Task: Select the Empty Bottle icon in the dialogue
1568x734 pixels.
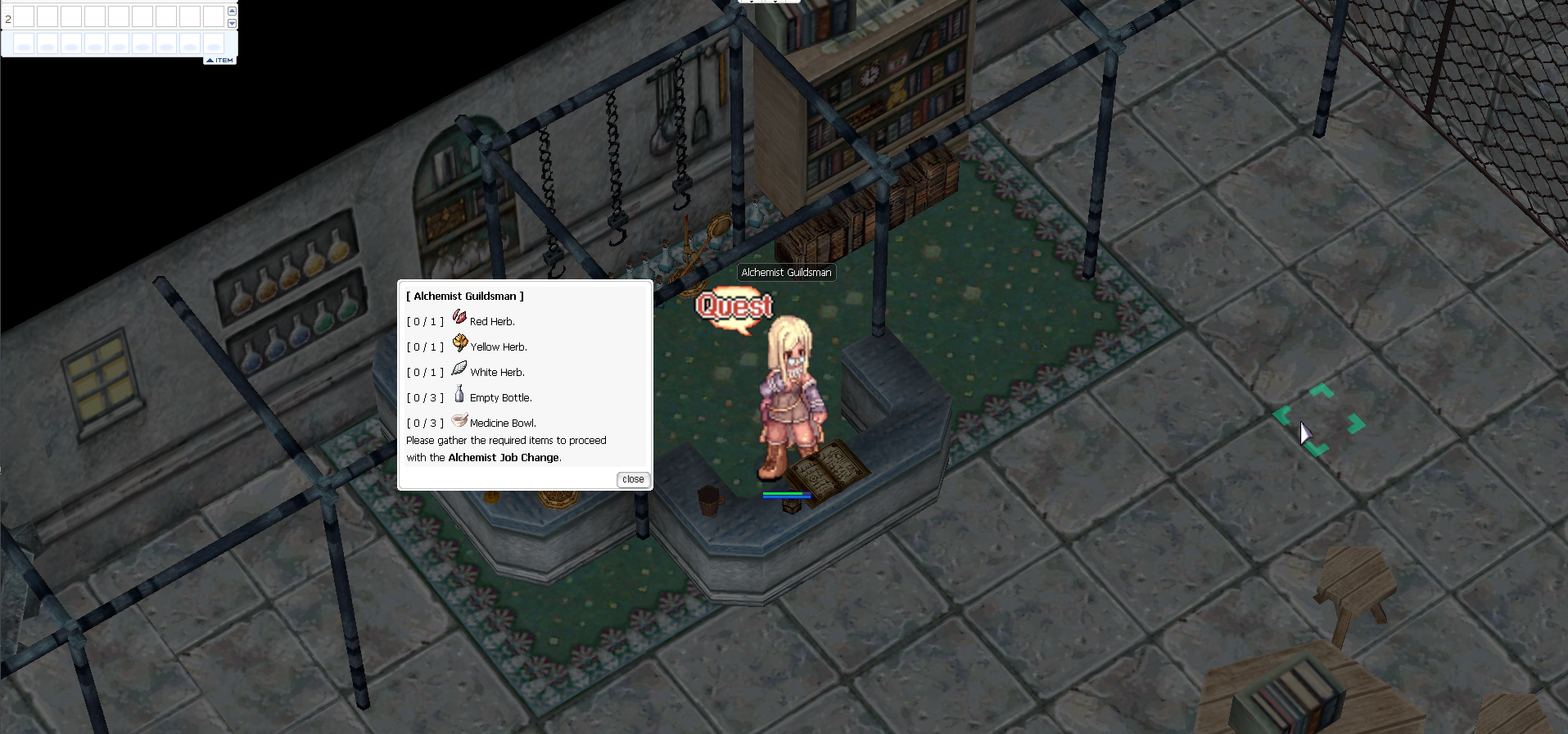Action: [x=459, y=394]
